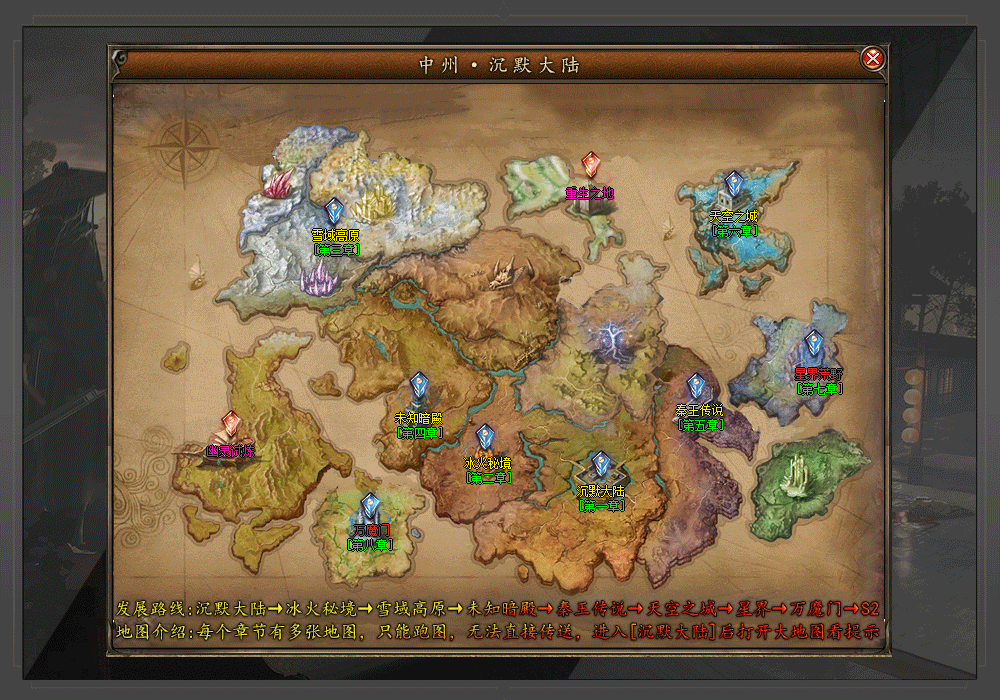This screenshot has height=700, width=1000.
Task: Open the 沉默大陆 chapter one marker
Action: tap(601, 465)
